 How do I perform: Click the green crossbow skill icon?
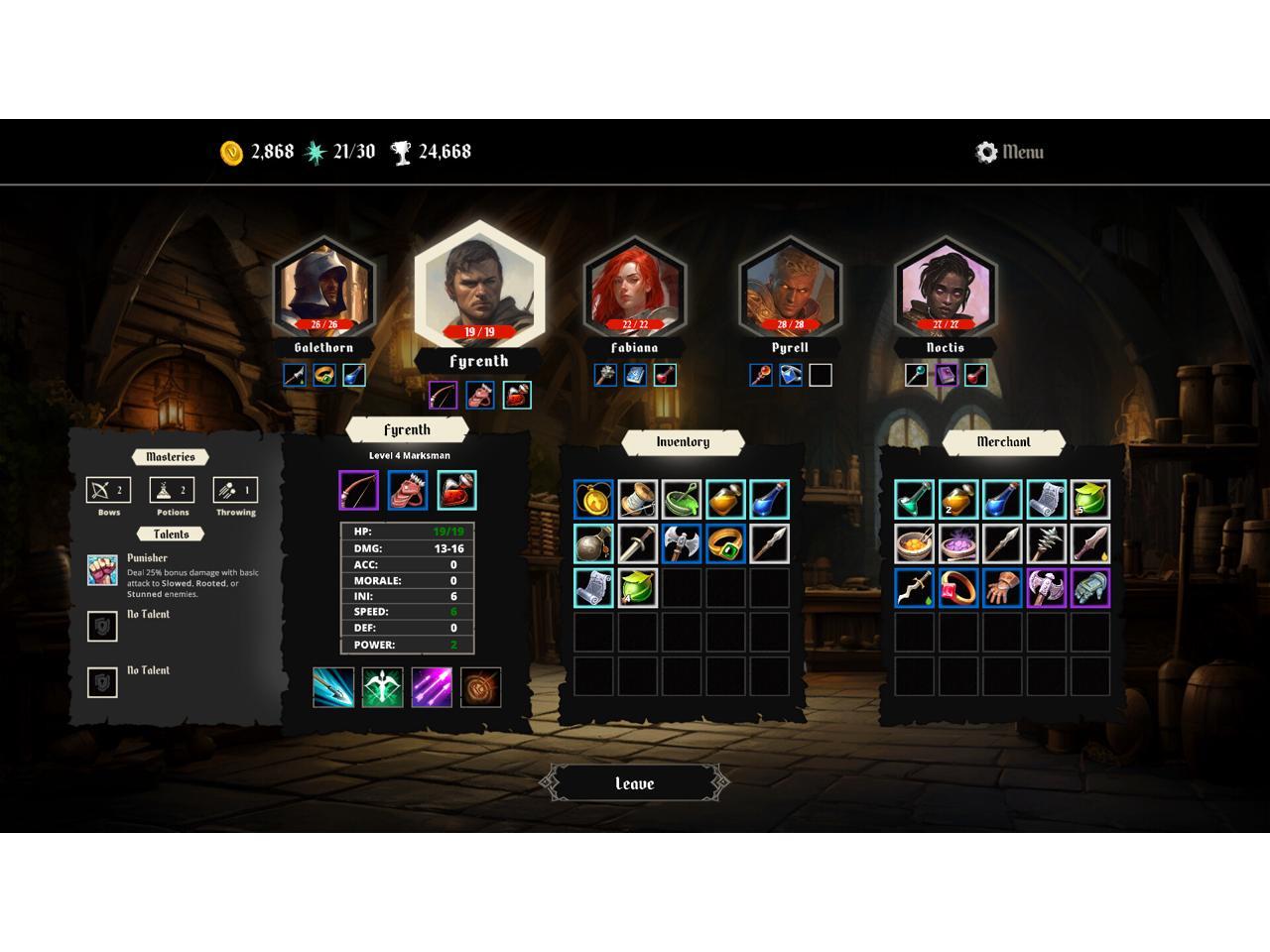382,687
